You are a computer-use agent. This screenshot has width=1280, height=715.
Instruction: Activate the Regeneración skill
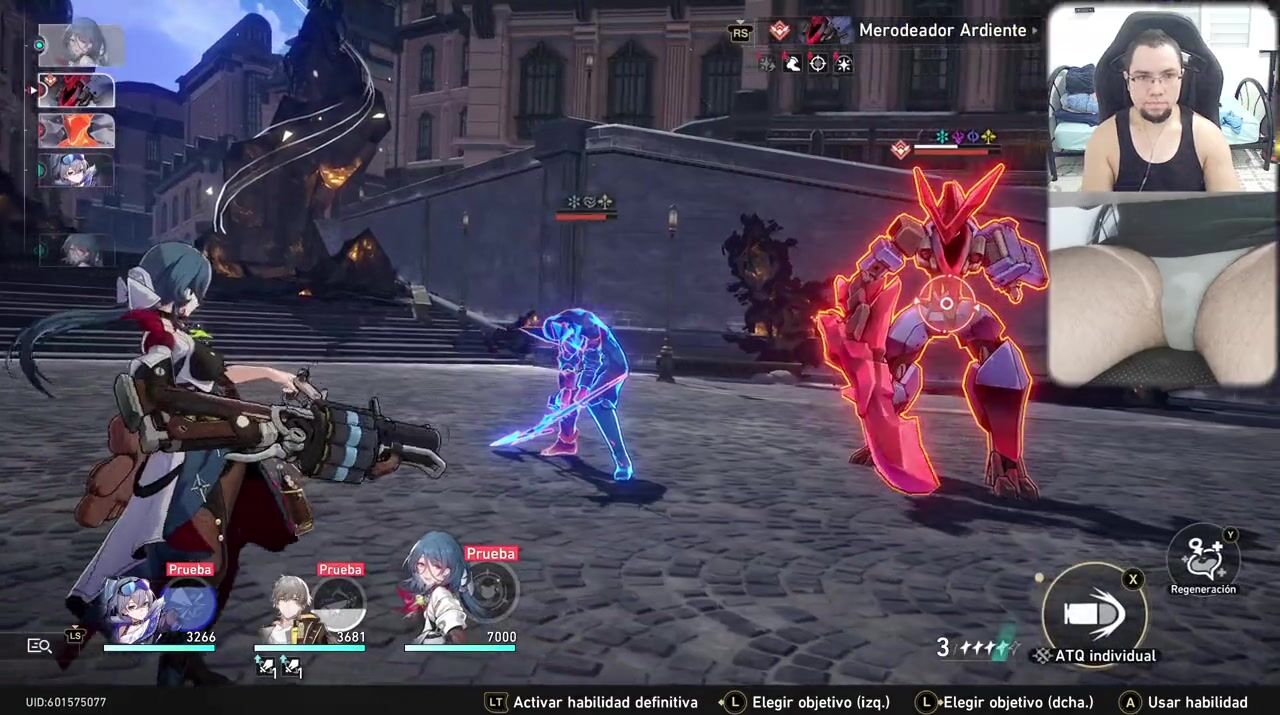pyautogui.click(x=1203, y=556)
